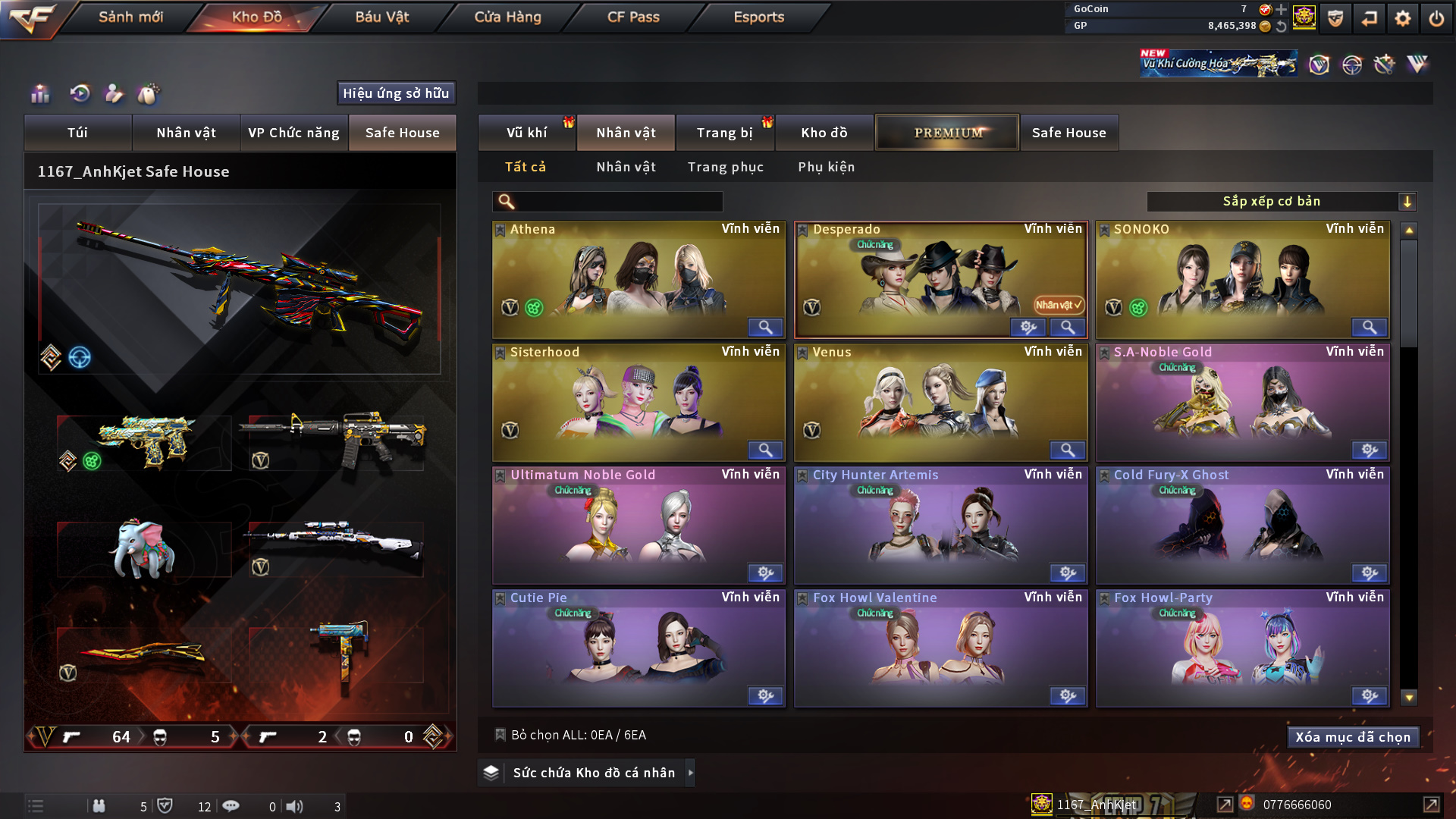Select the Vũ khí weapons tab
The width and height of the screenshot is (1456, 819).
pyautogui.click(x=526, y=133)
